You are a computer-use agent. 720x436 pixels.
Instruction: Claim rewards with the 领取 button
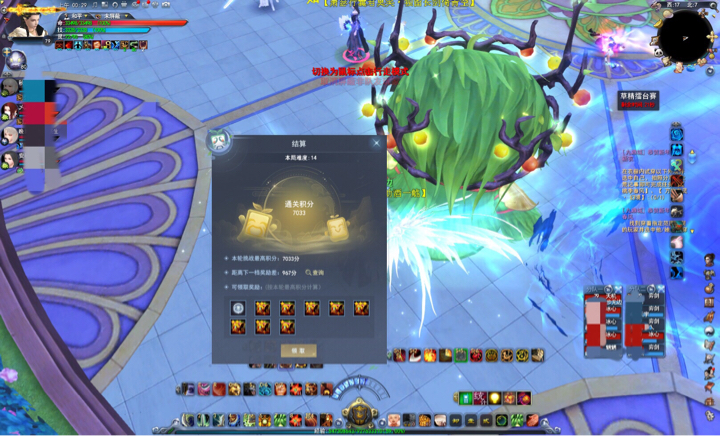[x=298, y=351]
